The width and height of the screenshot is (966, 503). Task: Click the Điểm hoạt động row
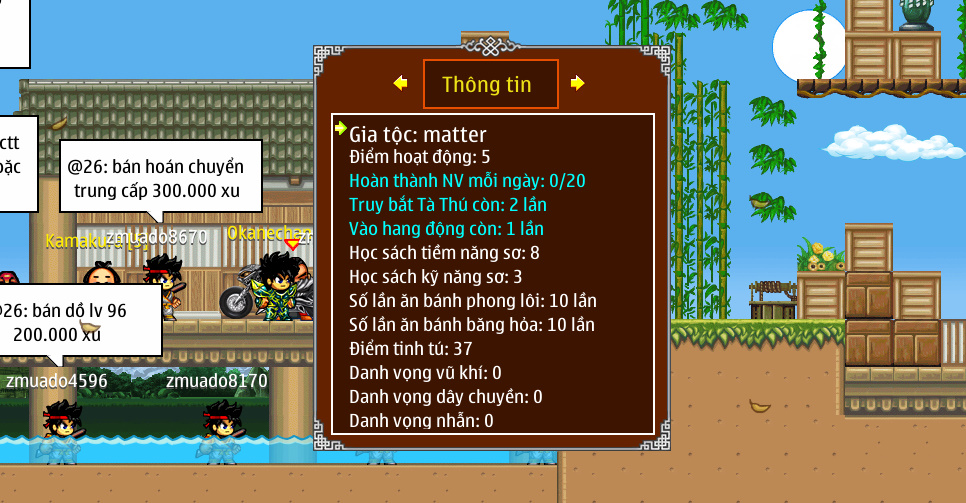pos(420,157)
